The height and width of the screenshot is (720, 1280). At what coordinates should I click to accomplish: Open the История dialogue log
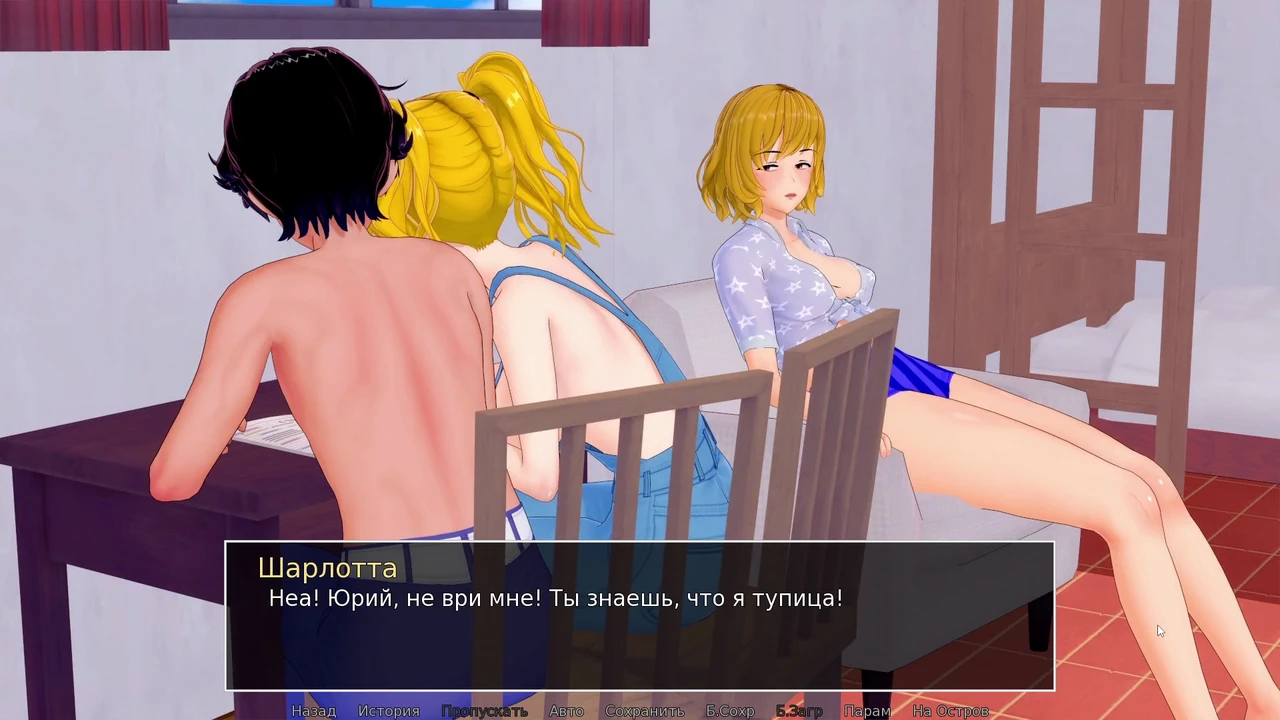tap(389, 711)
